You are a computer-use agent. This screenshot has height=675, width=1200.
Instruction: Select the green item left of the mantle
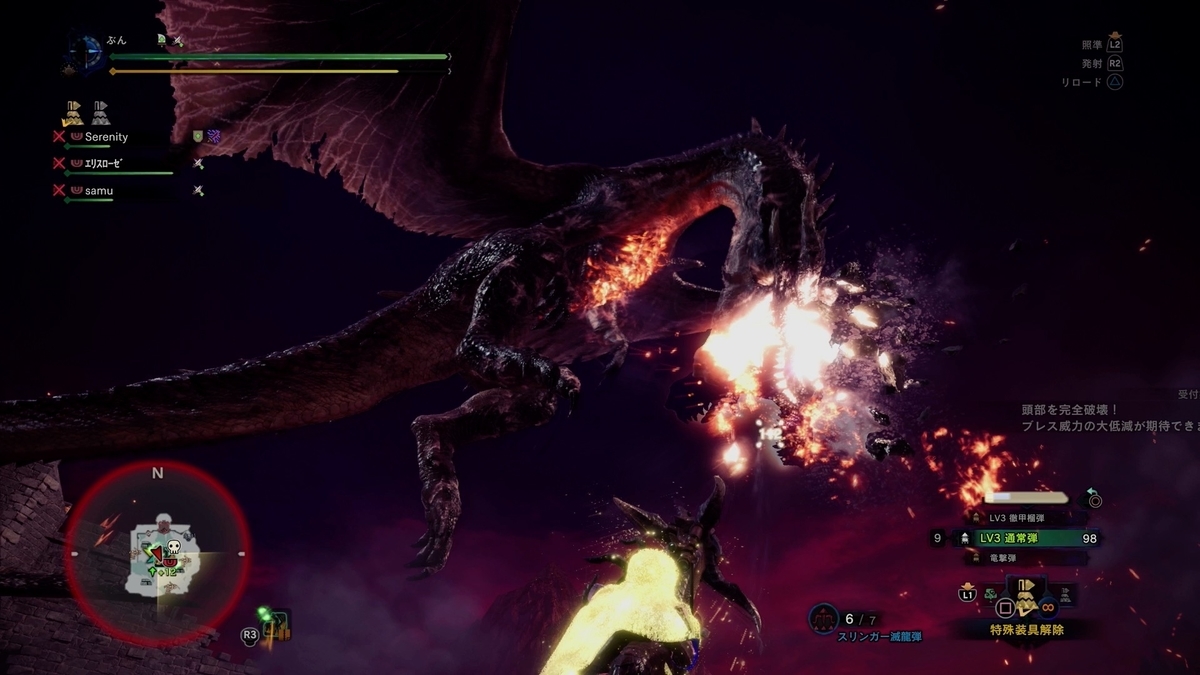(990, 595)
